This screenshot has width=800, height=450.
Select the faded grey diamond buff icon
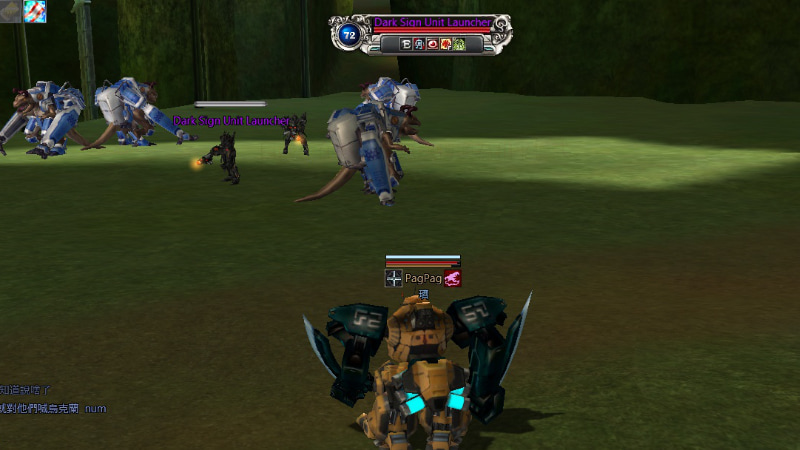(11, 11)
